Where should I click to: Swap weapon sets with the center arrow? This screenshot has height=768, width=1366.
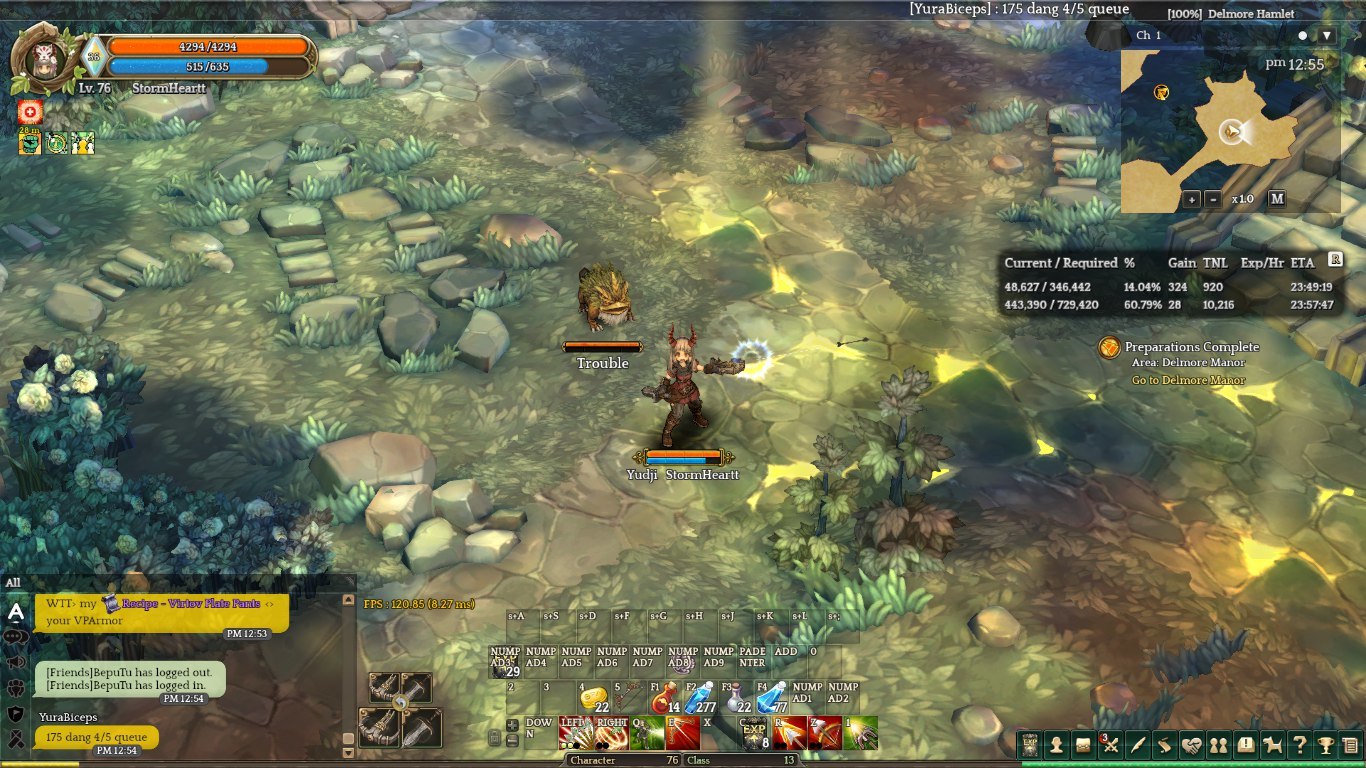click(x=400, y=704)
